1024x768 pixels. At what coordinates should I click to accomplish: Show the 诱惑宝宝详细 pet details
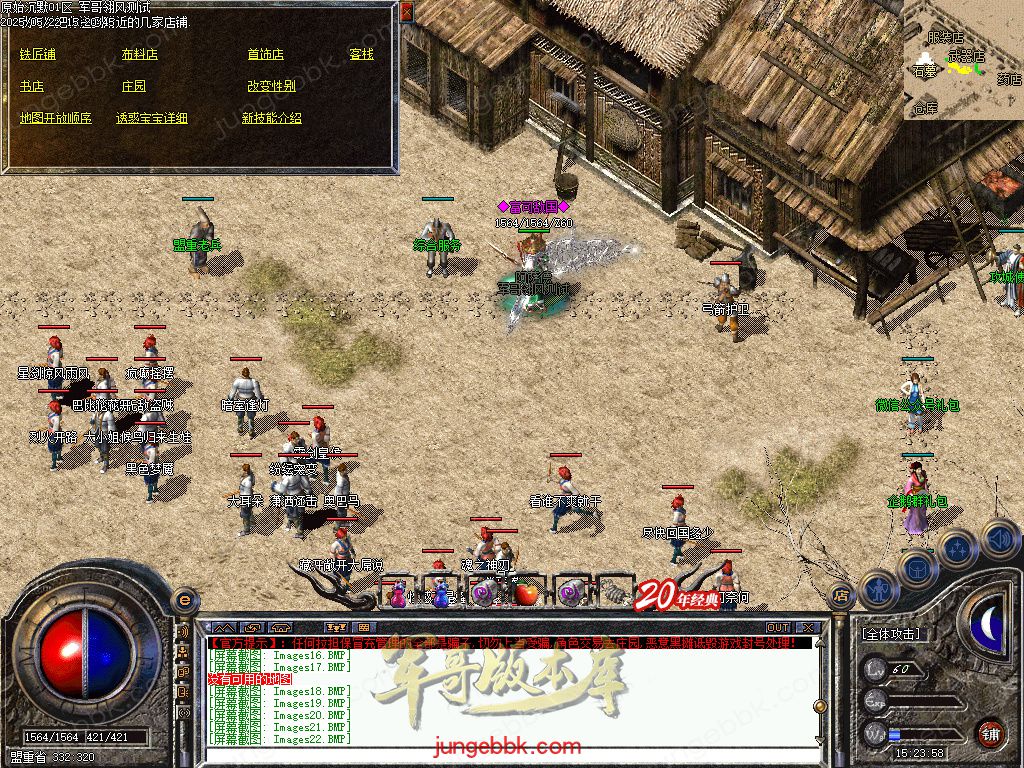(151, 118)
